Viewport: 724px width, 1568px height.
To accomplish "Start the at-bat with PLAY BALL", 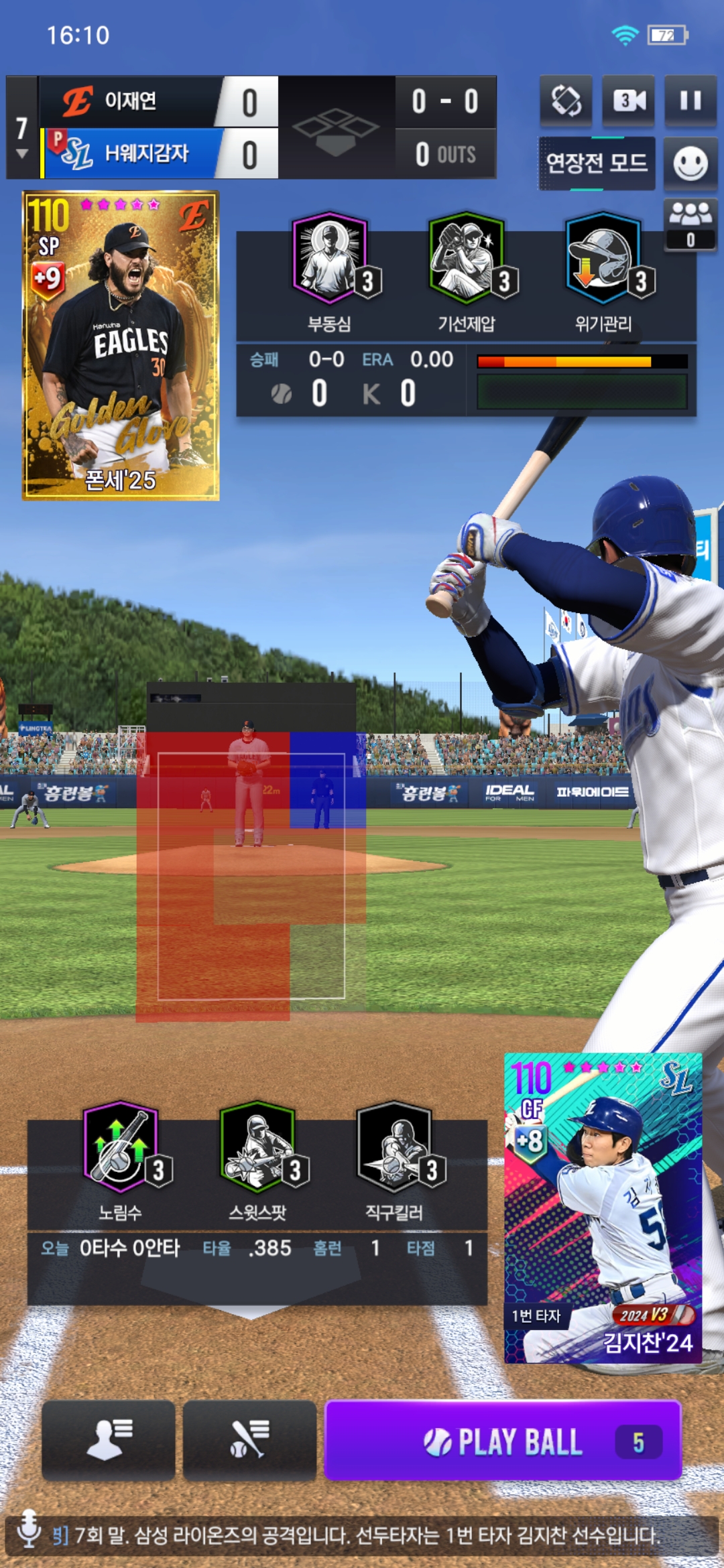I will tap(503, 1441).
